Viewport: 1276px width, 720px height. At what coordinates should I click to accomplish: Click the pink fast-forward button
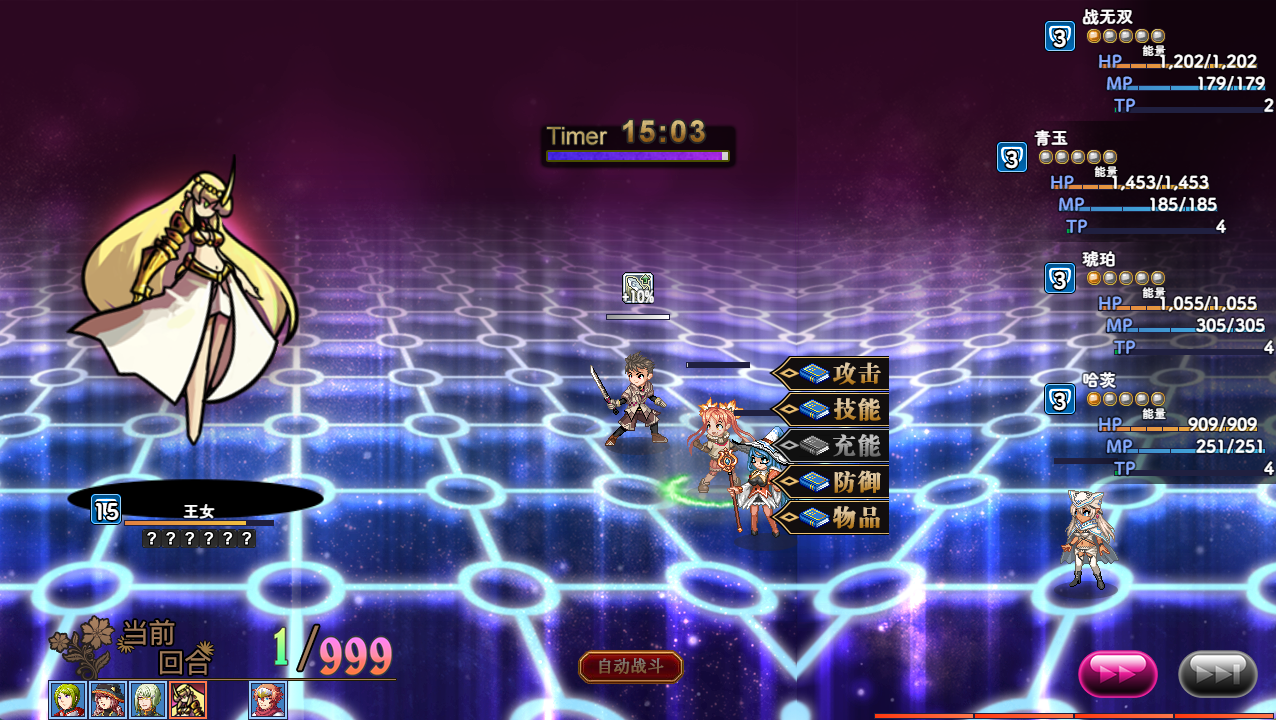pyautogui.click(x=1117, y=674)
